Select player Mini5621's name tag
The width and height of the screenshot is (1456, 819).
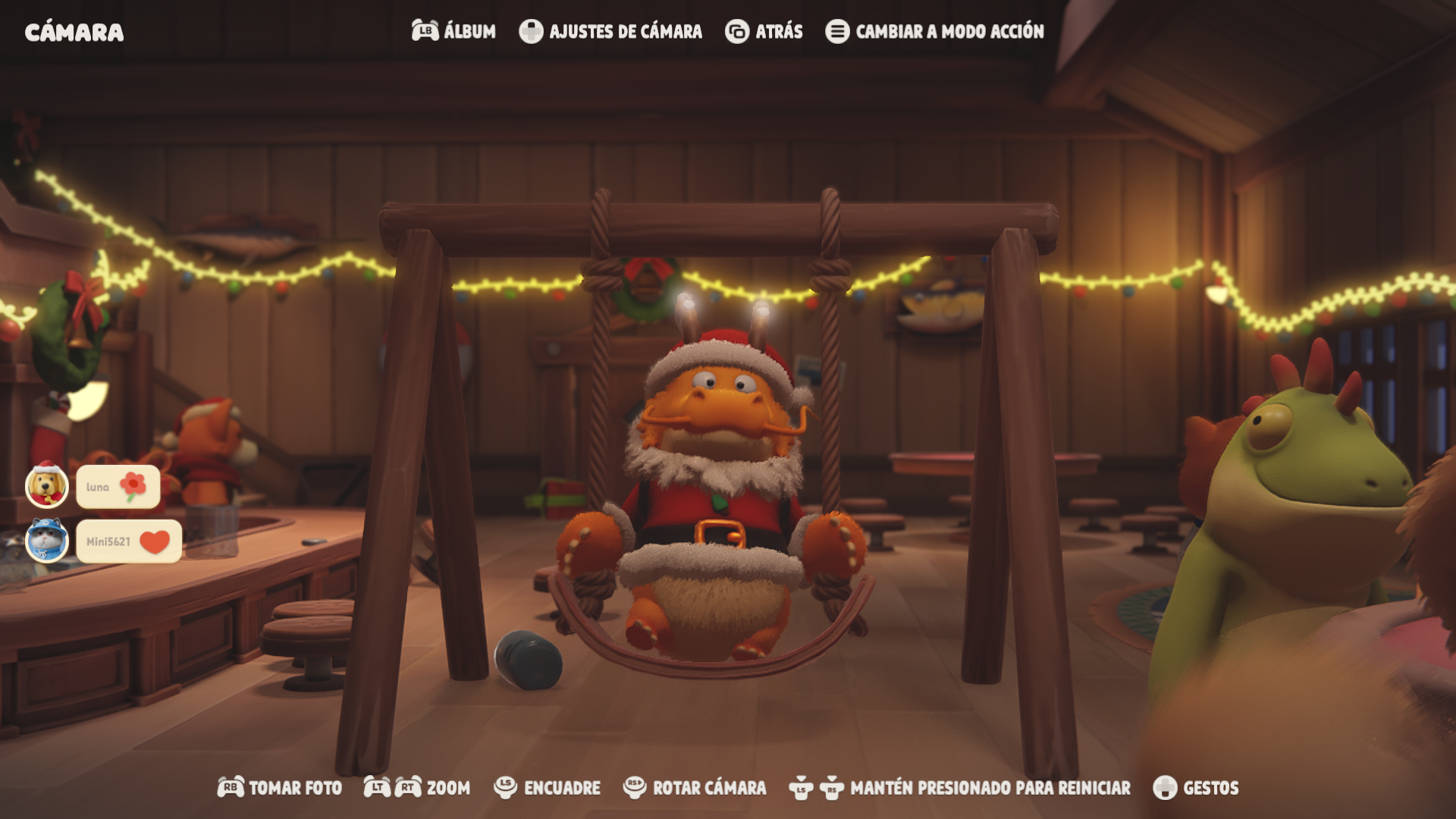(128, 541)
